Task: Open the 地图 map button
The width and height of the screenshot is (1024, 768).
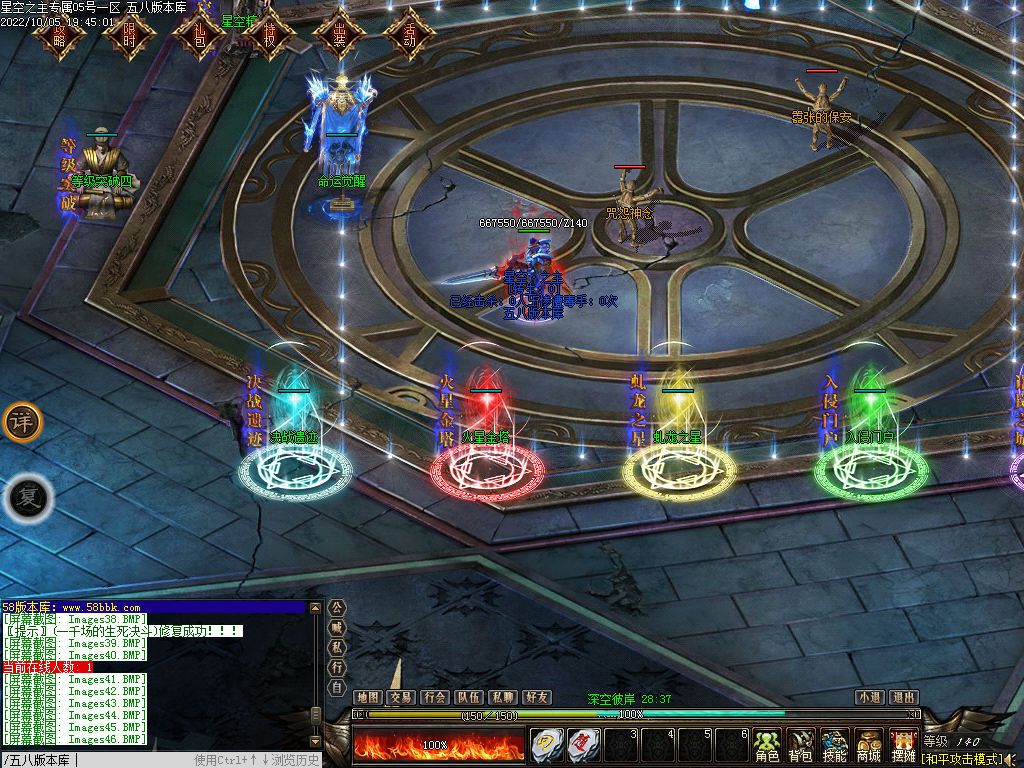Action: point(368,697)
